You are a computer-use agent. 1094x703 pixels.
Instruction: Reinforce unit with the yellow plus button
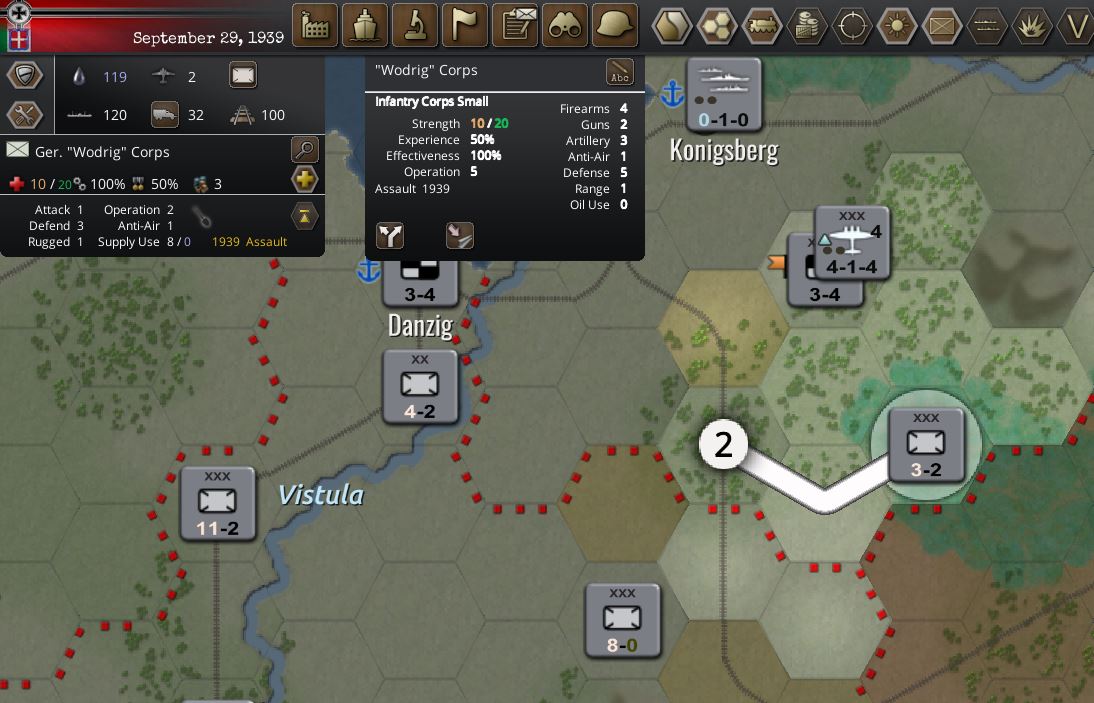[304, 180]
